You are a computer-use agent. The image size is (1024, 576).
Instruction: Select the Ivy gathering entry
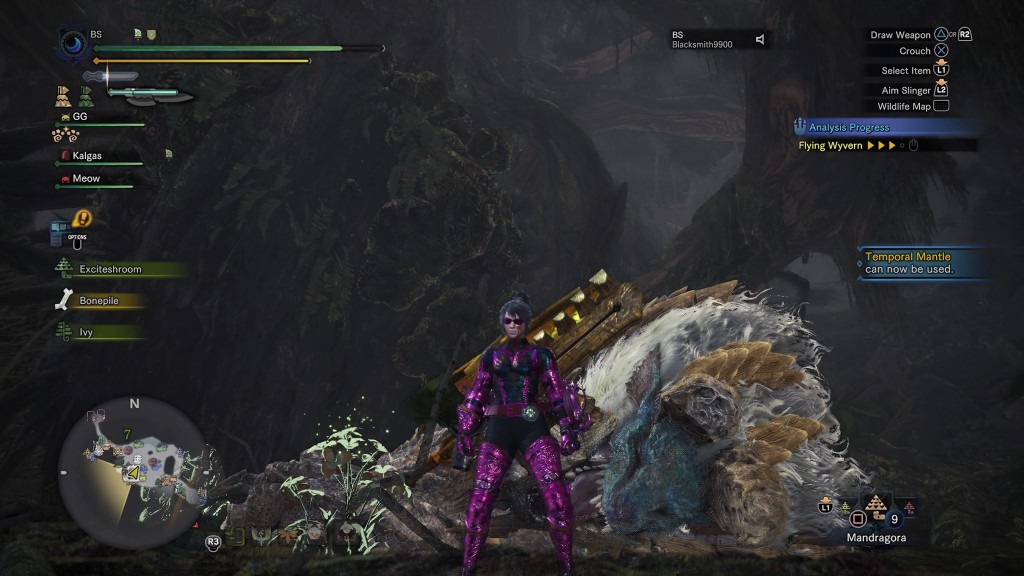[86, 332]
